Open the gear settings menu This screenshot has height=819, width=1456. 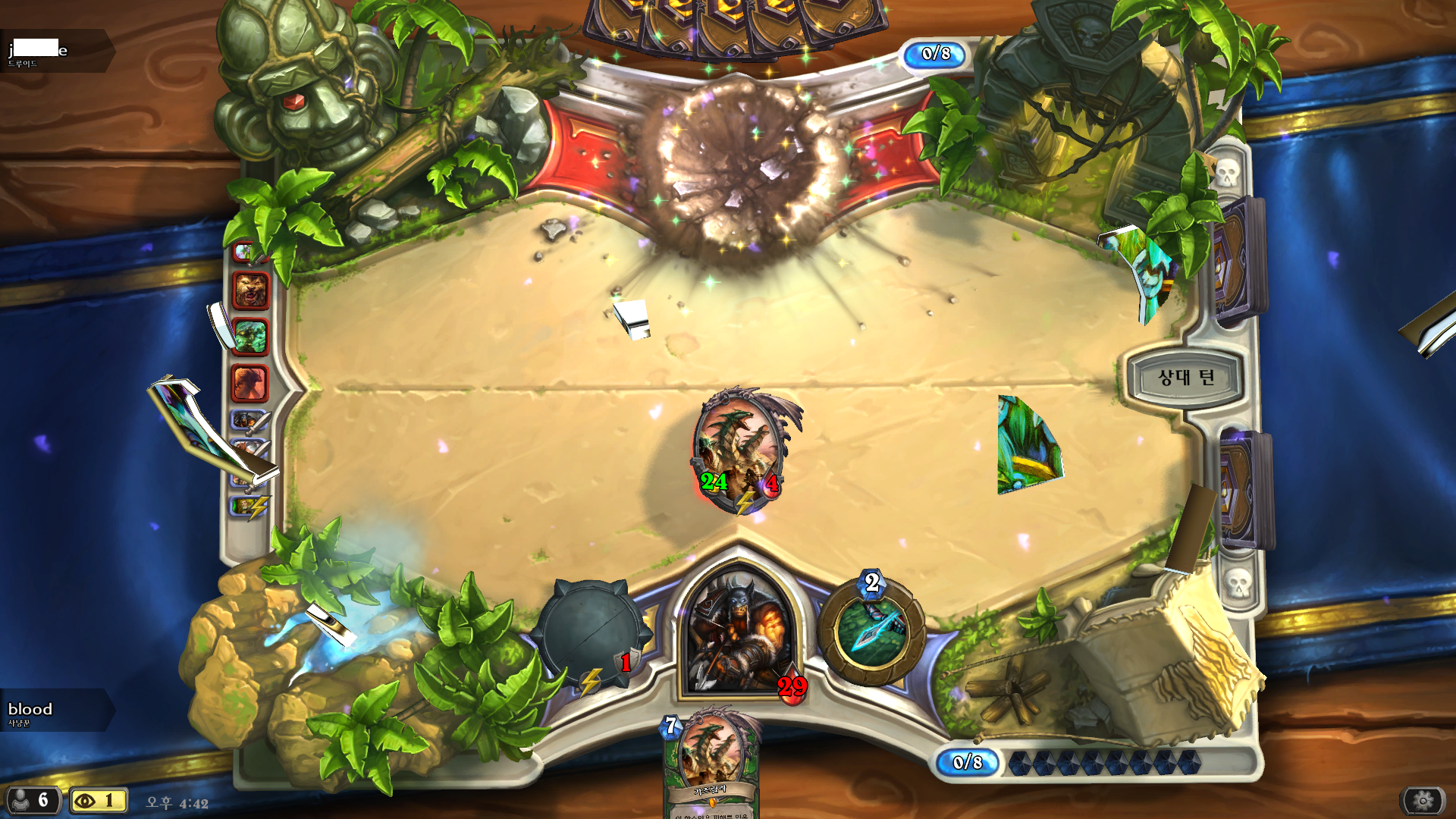(1423, 800)
